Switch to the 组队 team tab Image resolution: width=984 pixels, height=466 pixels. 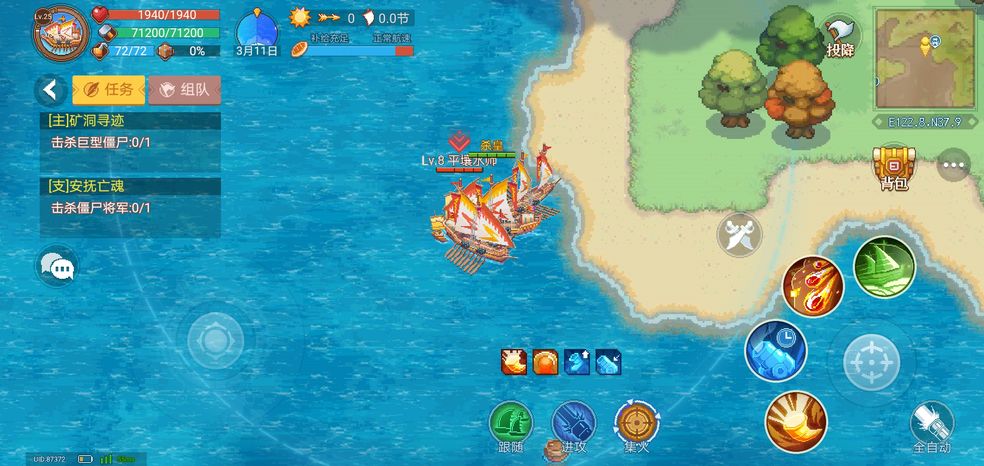pos(184,90)
